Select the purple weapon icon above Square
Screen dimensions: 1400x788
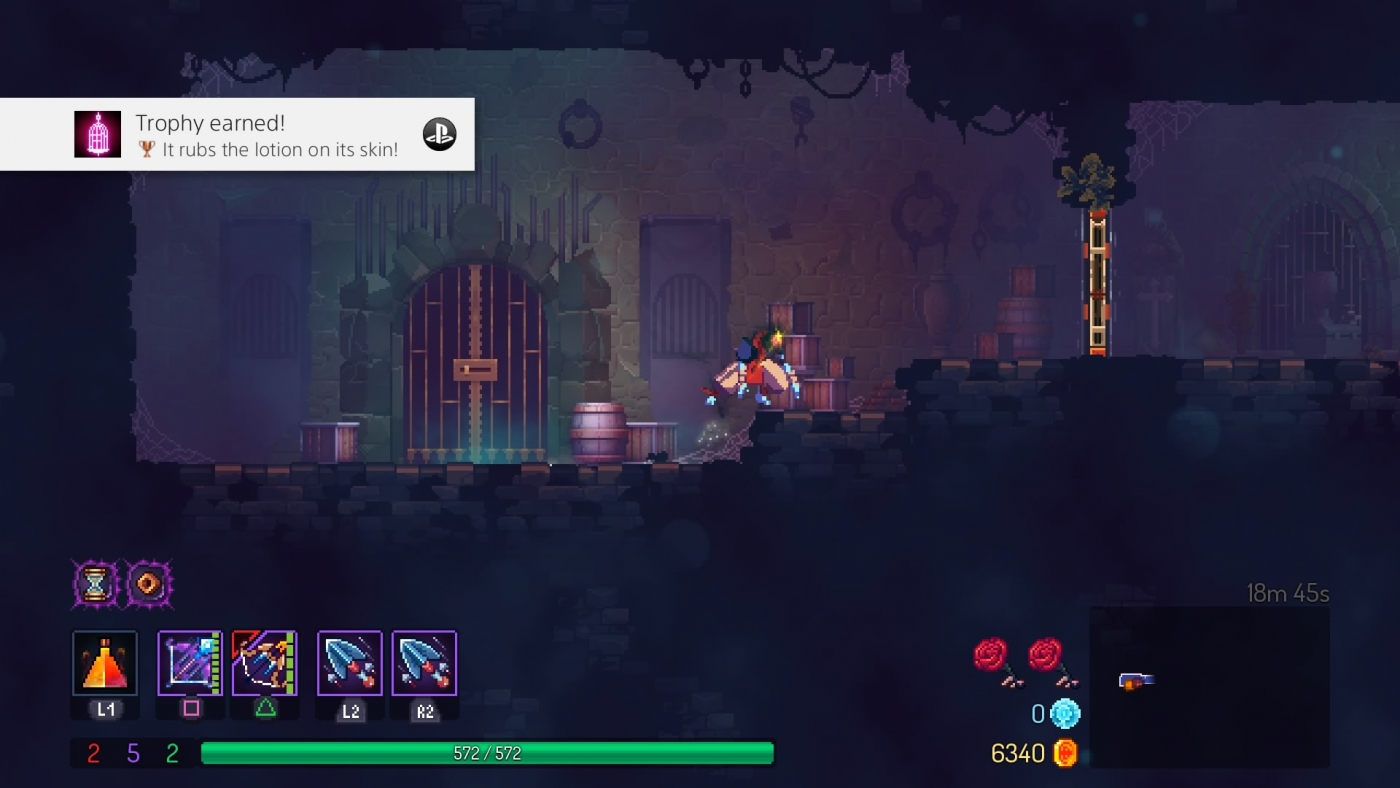pos(189,664)
